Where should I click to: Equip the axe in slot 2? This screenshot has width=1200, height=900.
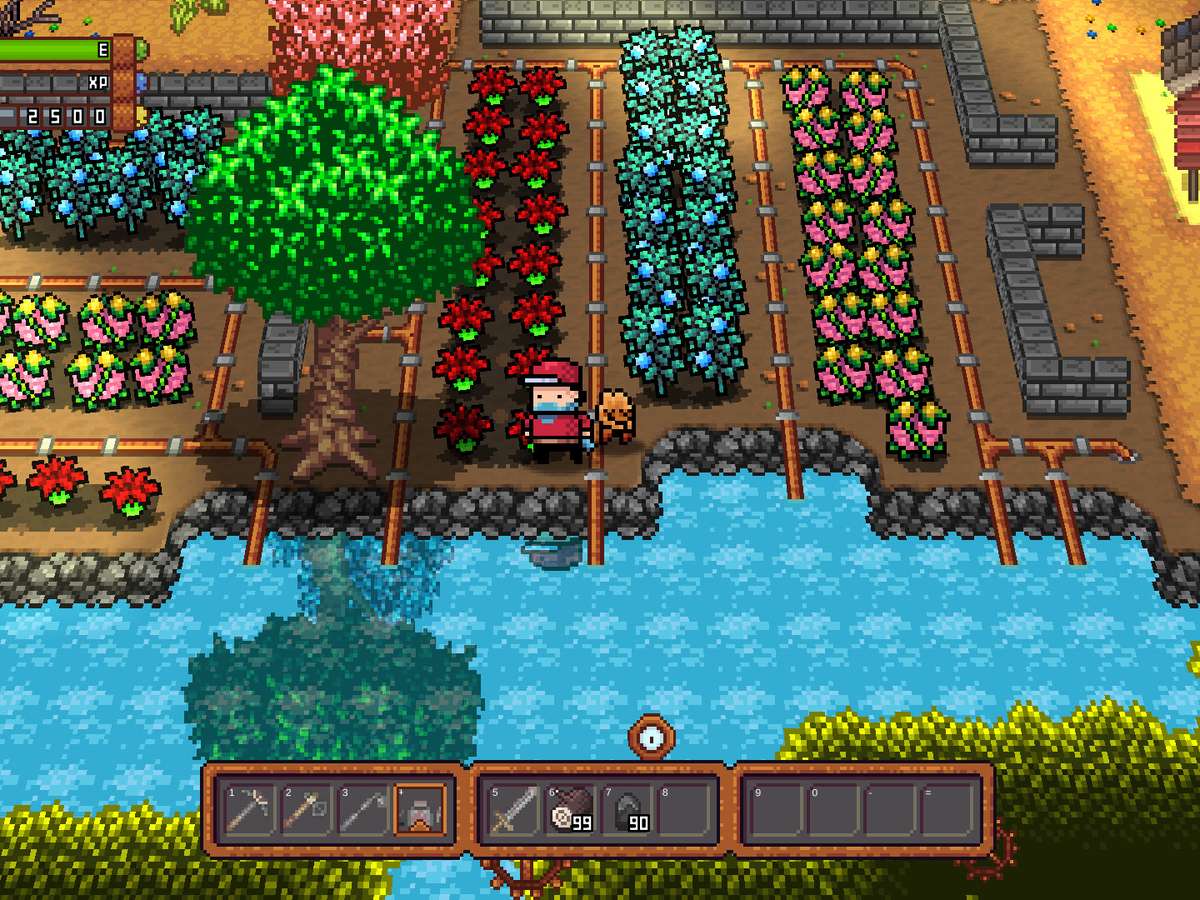pos(305,809)
